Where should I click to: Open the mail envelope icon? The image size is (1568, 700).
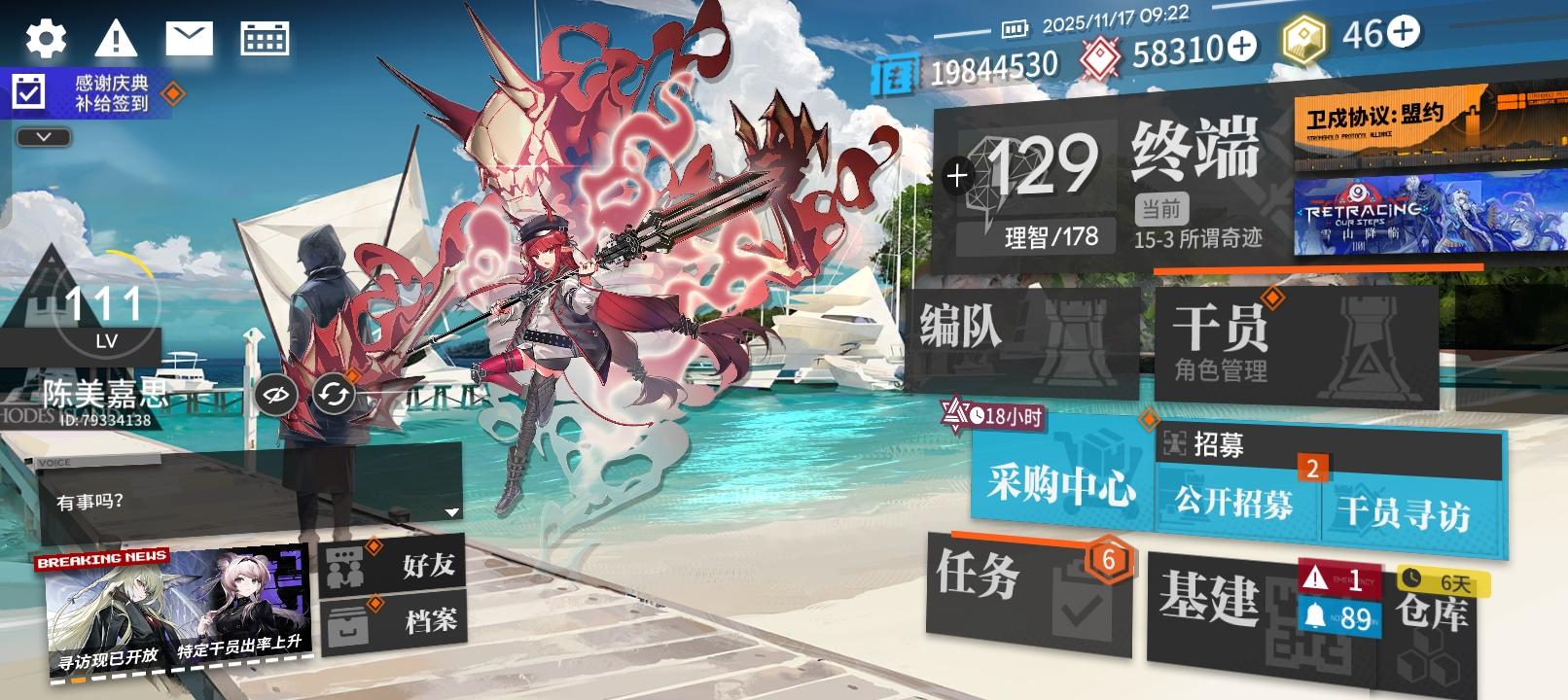pyautogui.click(x=191, y=36)
